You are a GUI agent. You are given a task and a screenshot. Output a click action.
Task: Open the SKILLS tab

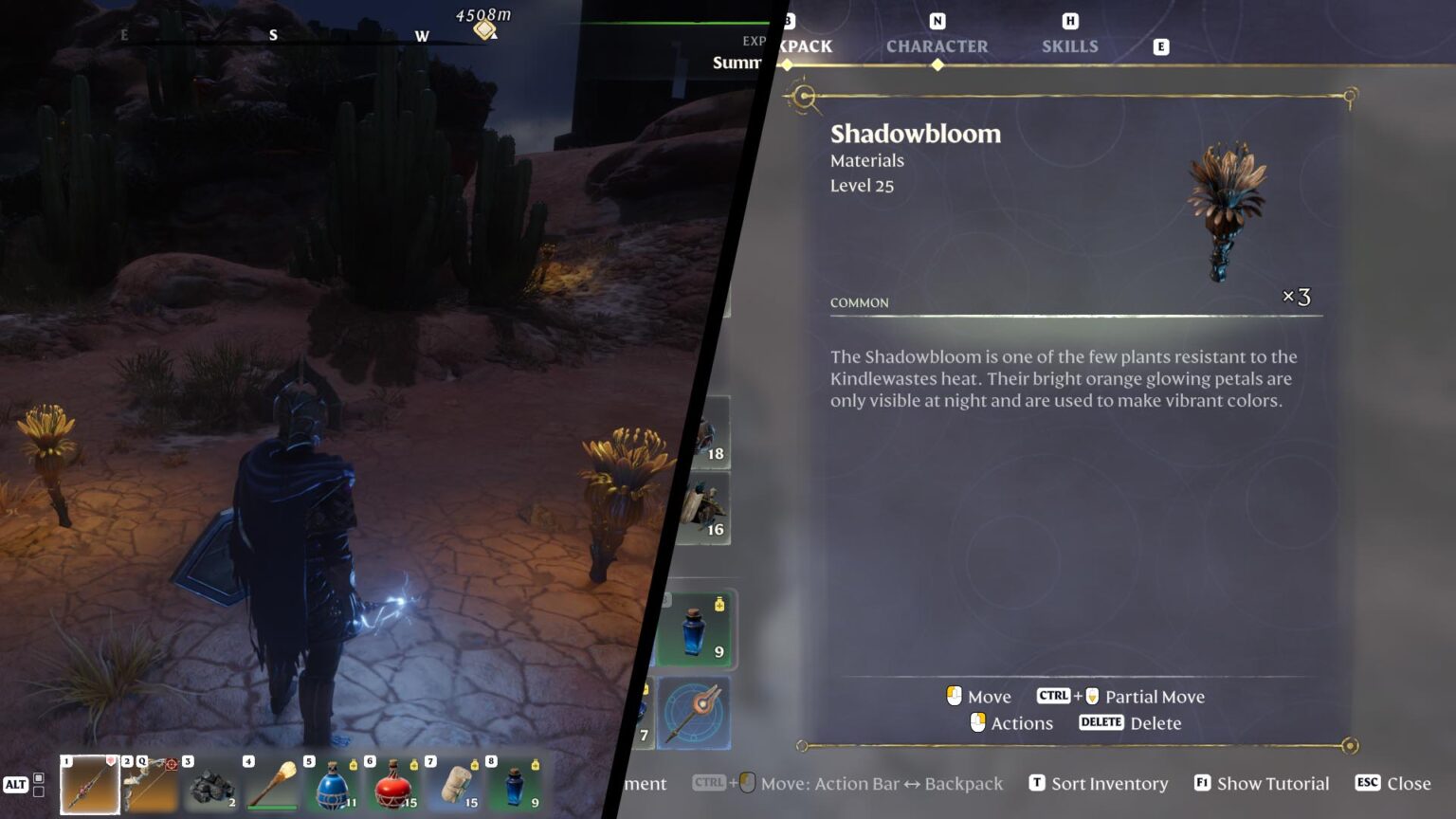click(1069, 45)
